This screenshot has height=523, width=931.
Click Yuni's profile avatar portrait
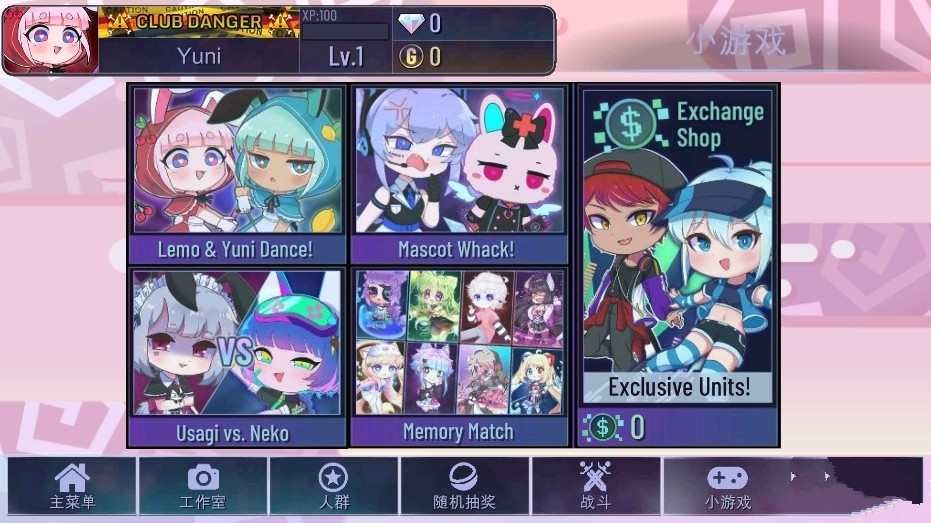click(50, 40)
